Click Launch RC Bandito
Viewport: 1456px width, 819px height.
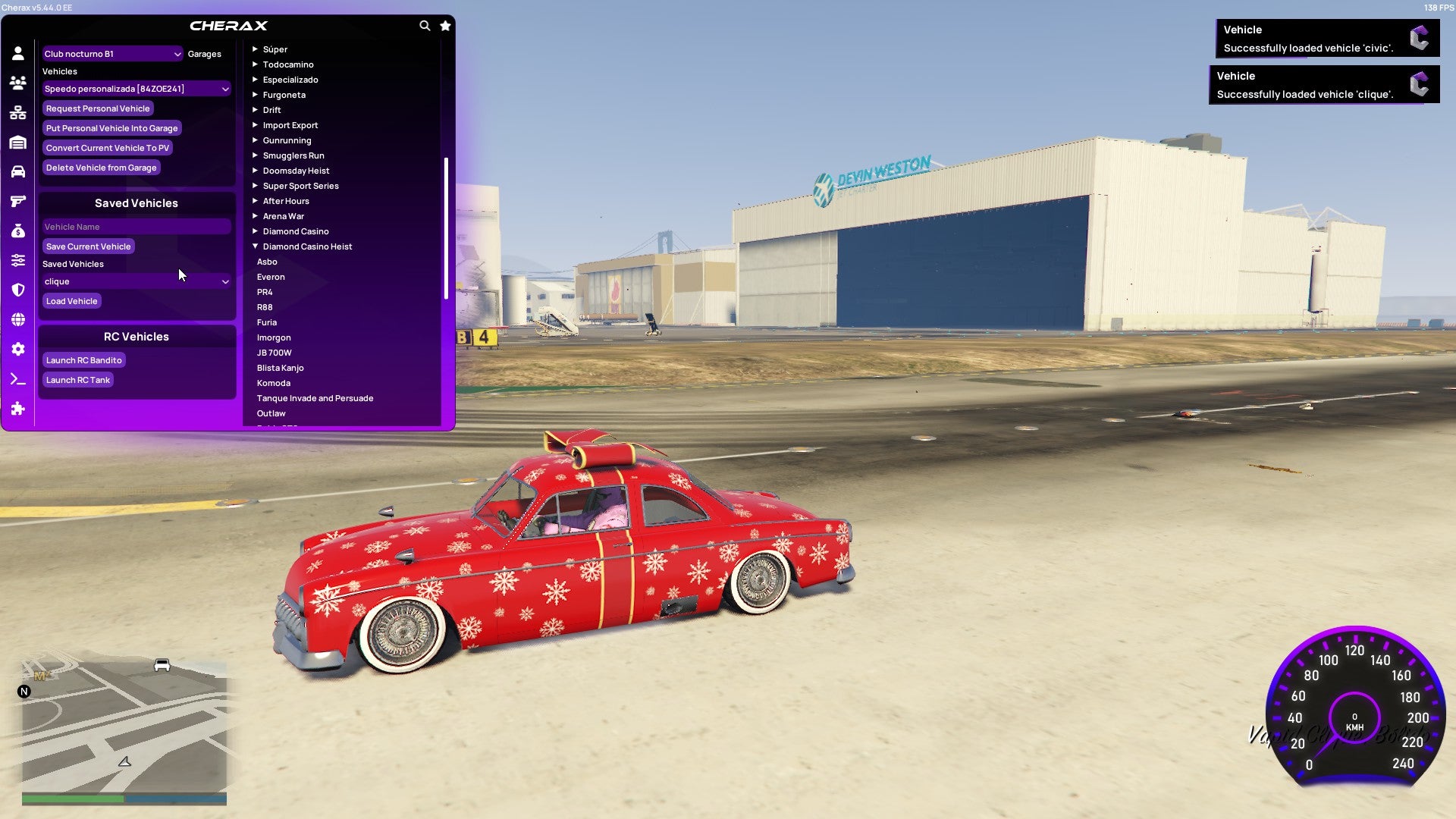tap(83, 359)
